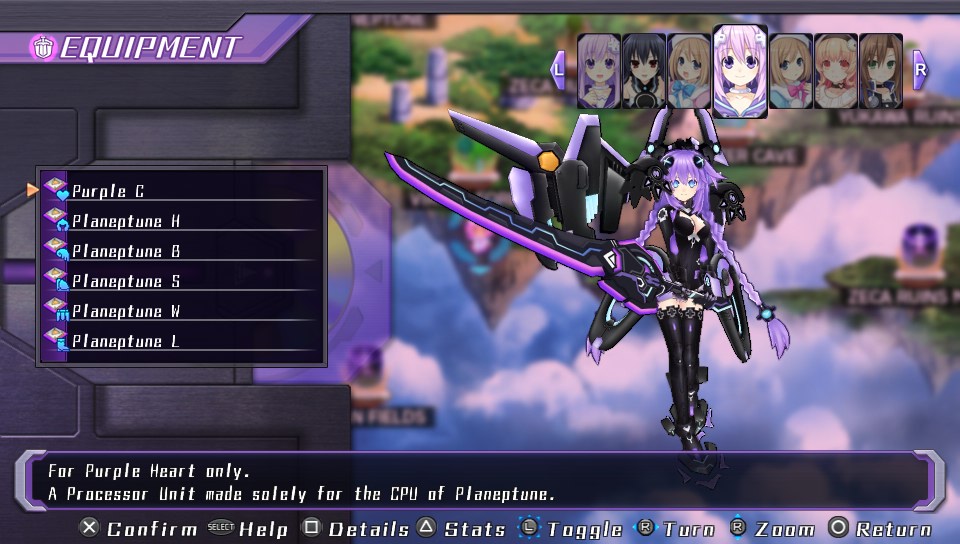Click the highlighted Neptune portrait
Screen dimensions: 960x544
tap(740, 70)
